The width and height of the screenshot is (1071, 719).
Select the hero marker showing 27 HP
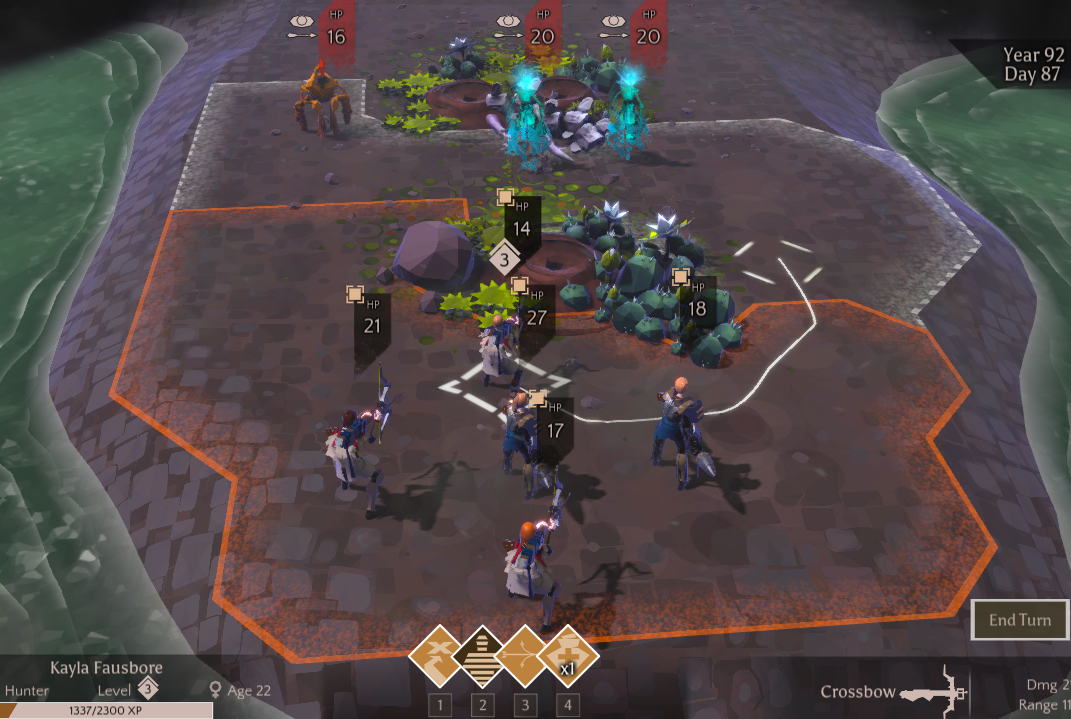(535, 310)
